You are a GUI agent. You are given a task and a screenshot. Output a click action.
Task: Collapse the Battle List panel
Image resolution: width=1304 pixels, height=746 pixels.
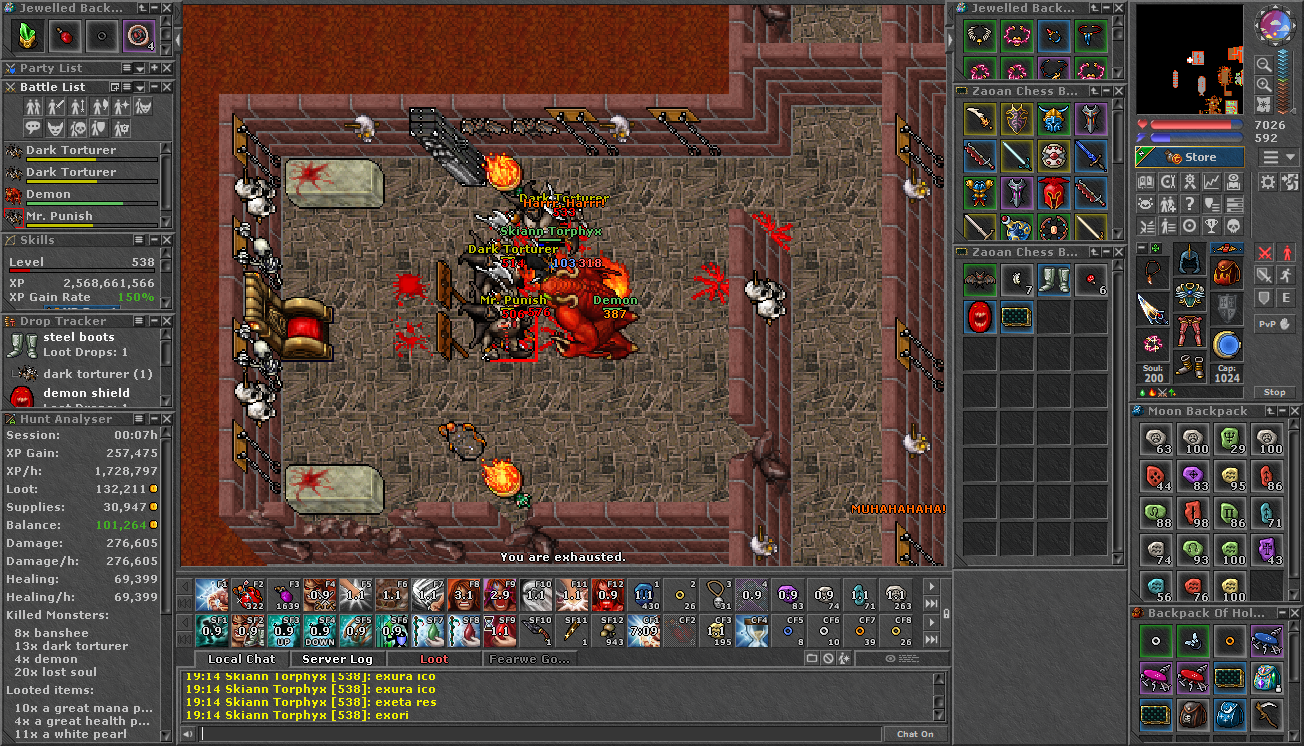[154, 86]
